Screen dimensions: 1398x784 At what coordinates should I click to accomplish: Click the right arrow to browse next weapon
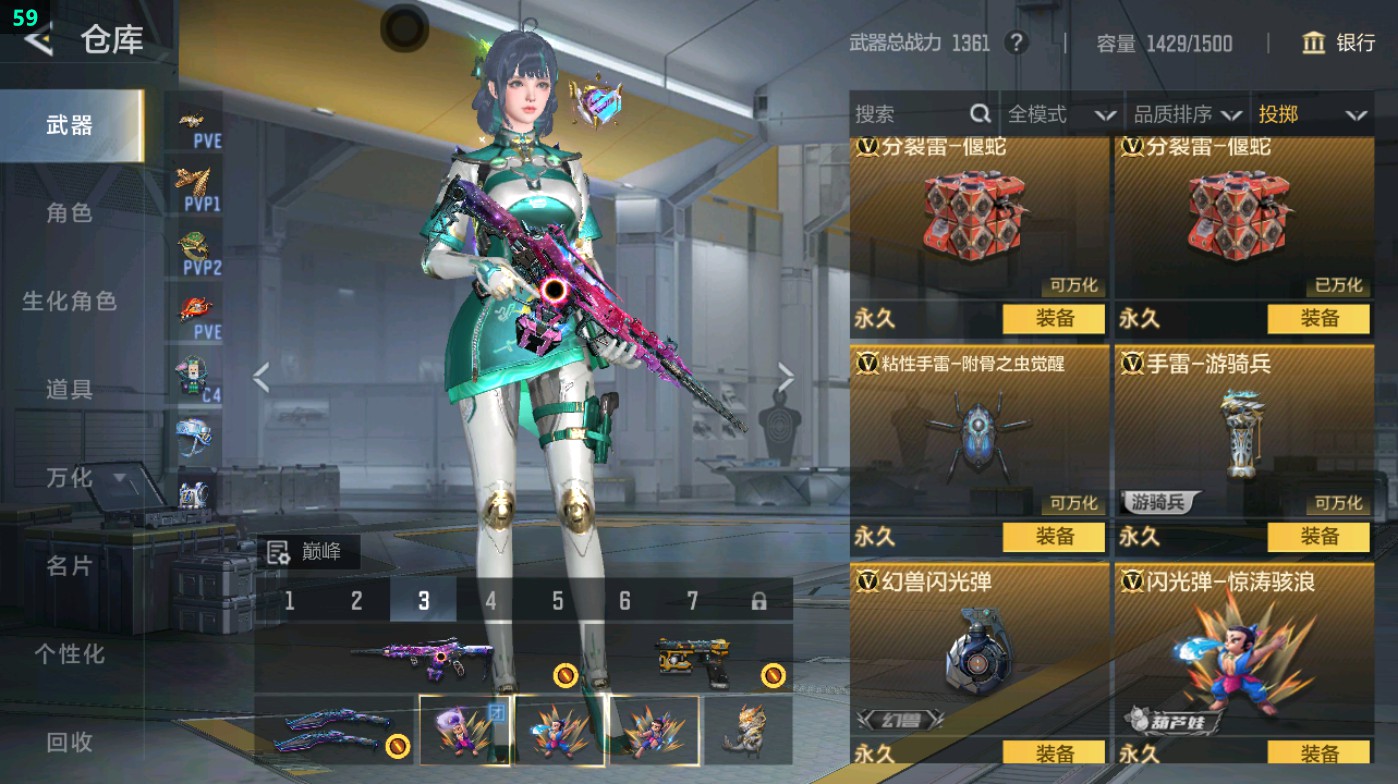click(785, 375)
